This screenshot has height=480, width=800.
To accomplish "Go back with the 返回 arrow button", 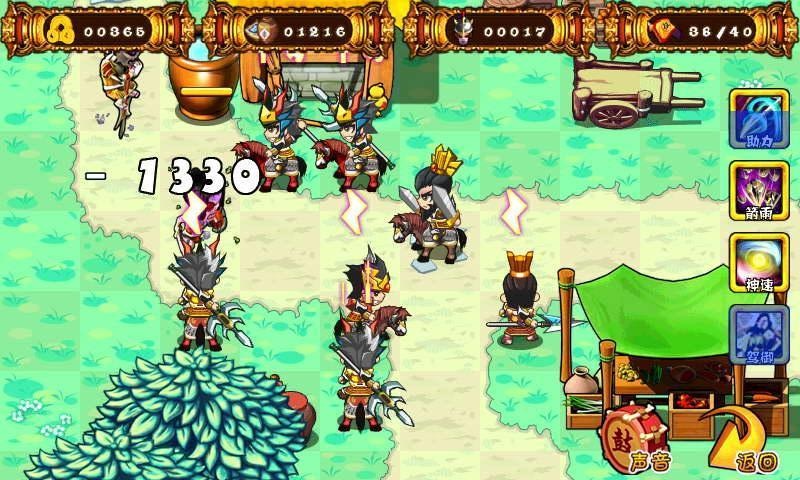I will point(744,440).
